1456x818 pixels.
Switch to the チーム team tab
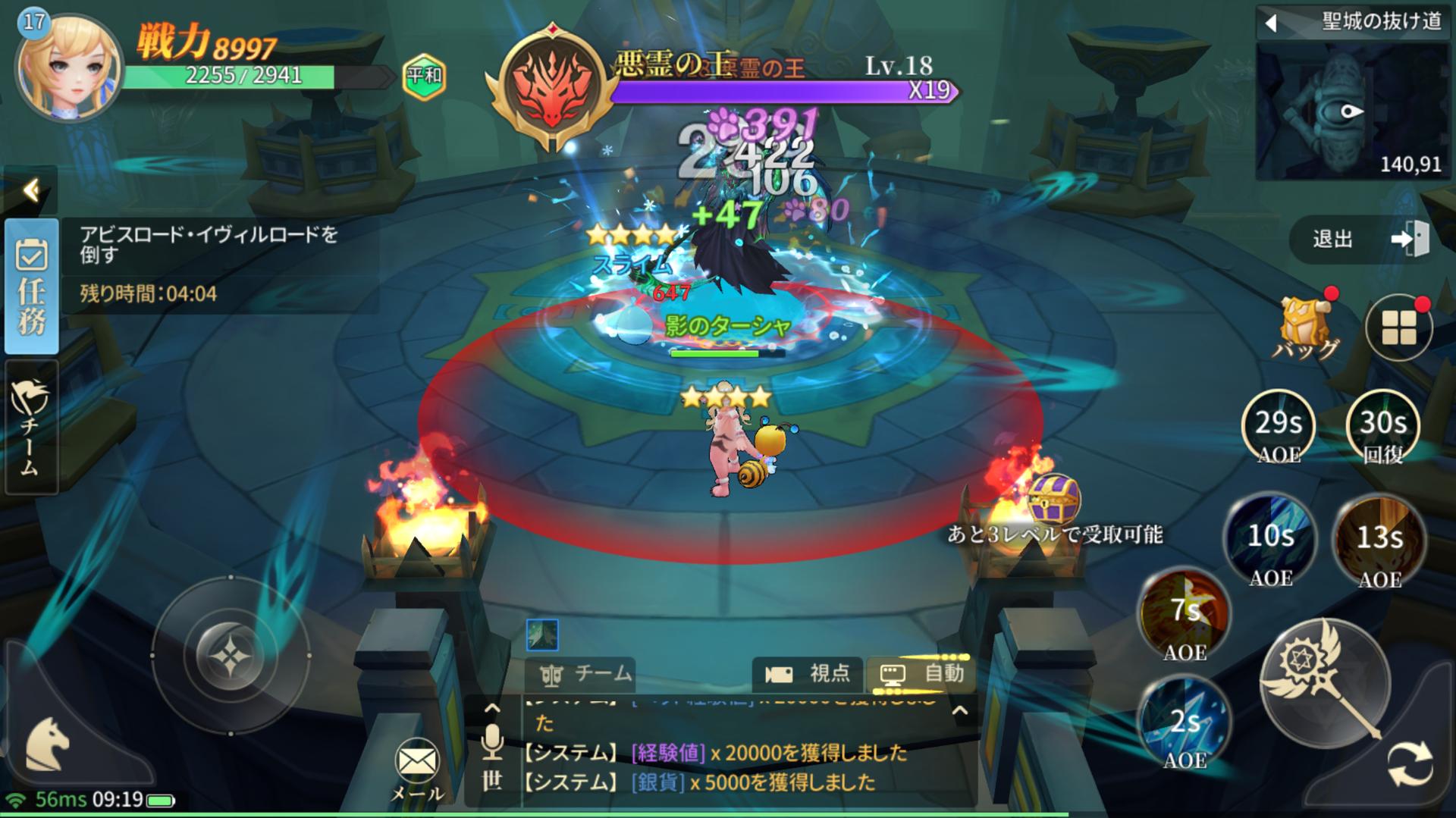click(x=30, y=428)
